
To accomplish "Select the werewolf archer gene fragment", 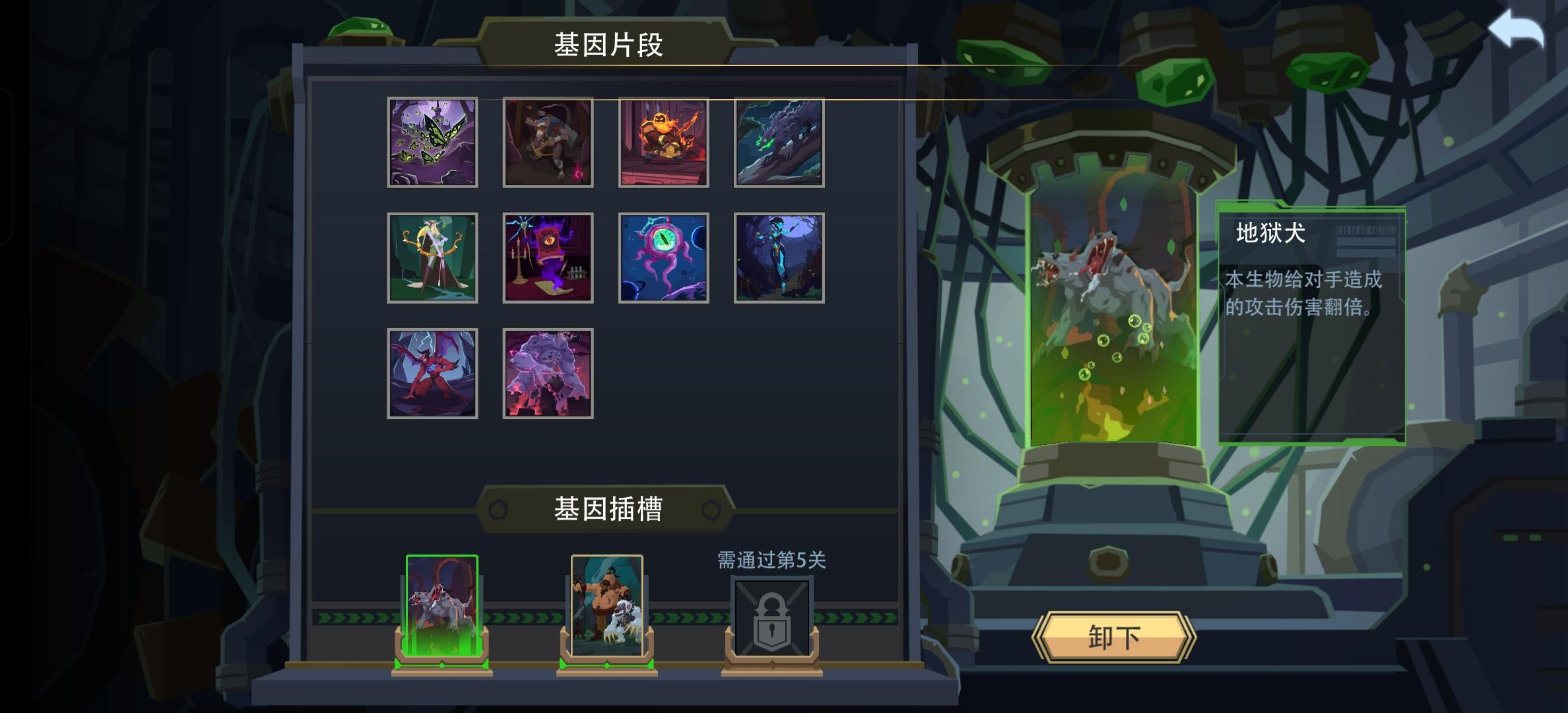I will click(x=548, y=142).
